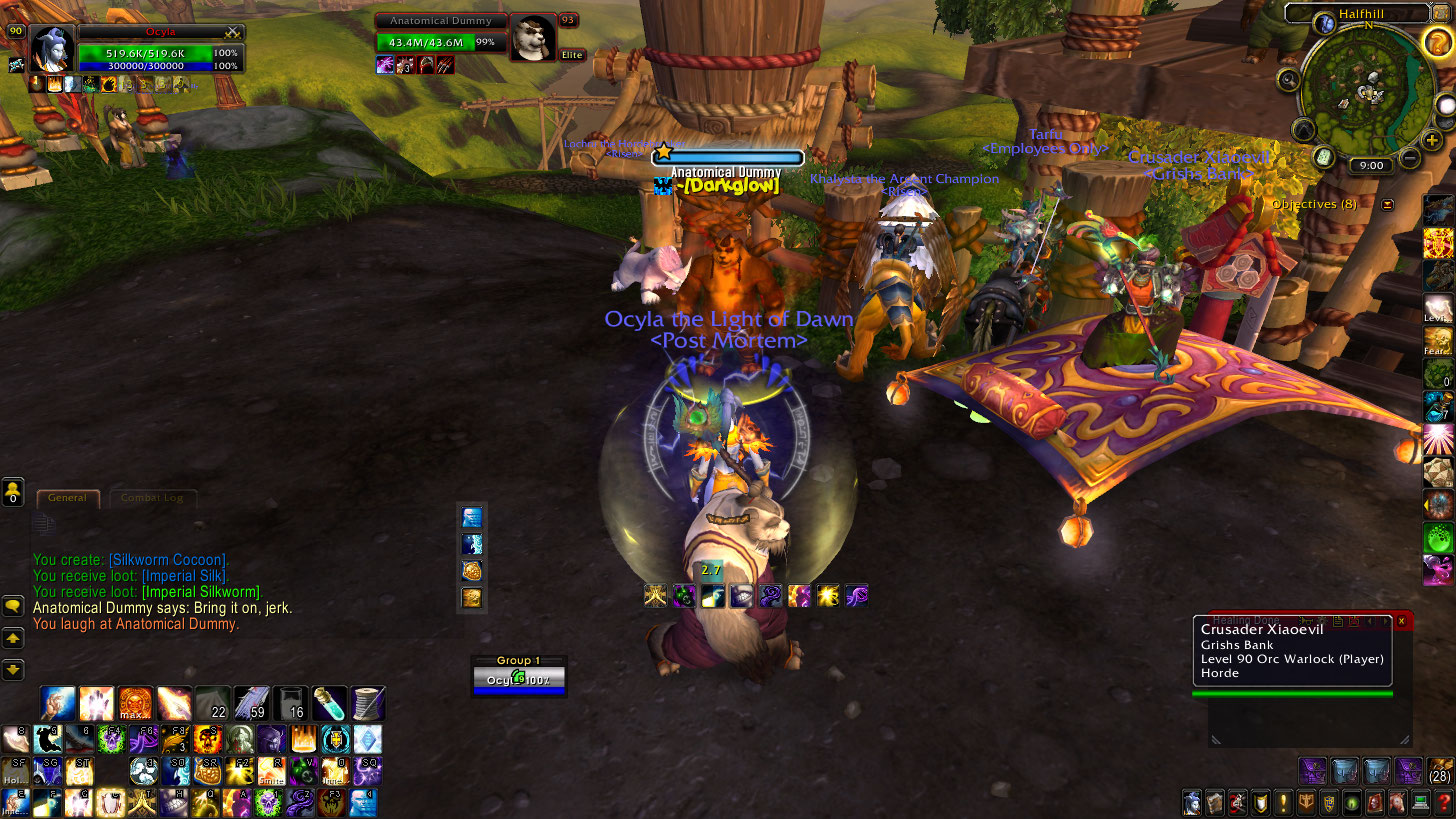The width and height of the screenshot is (1456, 819).
Task: Switch to the Combat Log chat tab
Action: click(152, 498)
